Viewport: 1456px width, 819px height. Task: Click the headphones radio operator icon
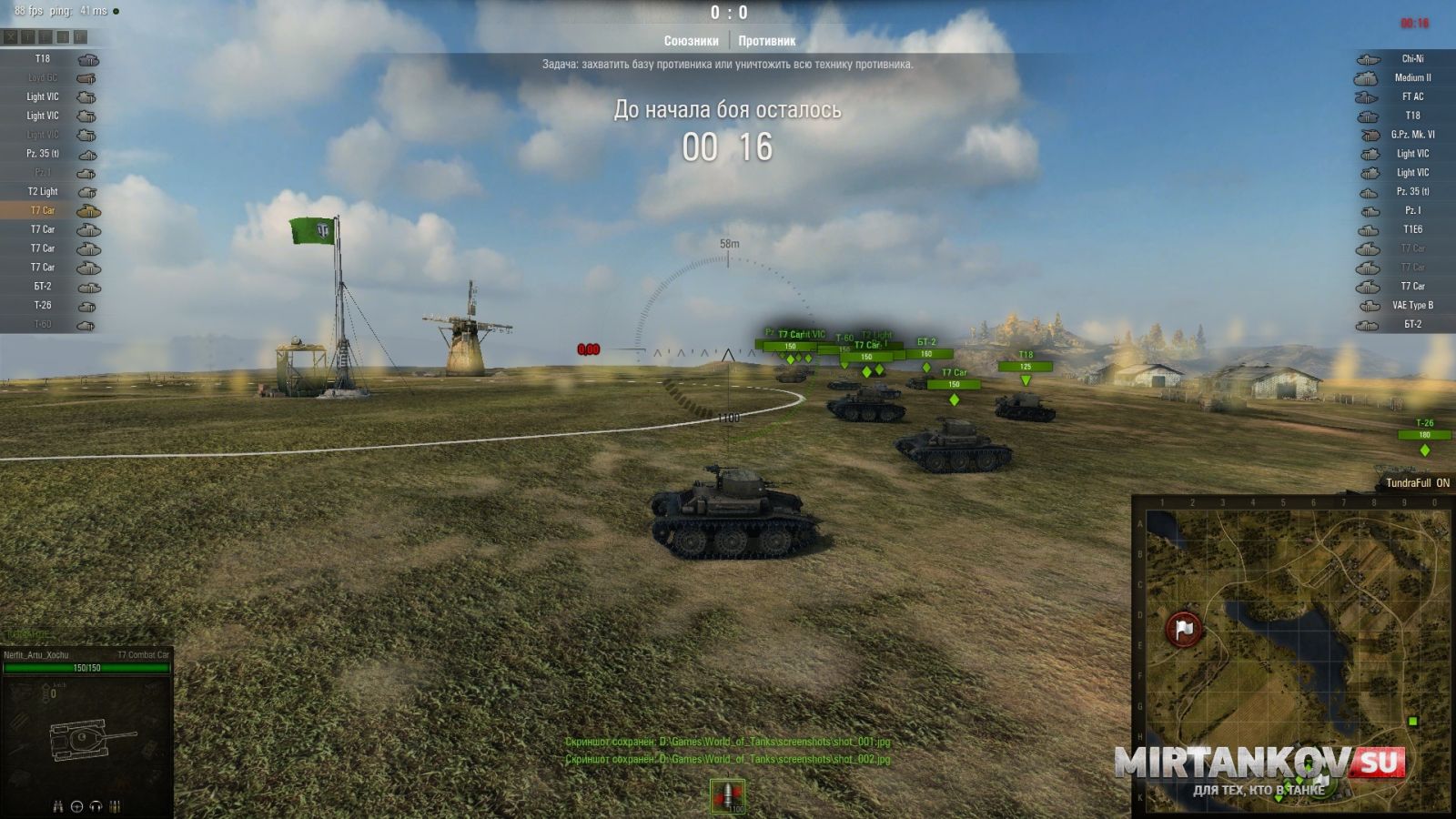tap(96, 806)
